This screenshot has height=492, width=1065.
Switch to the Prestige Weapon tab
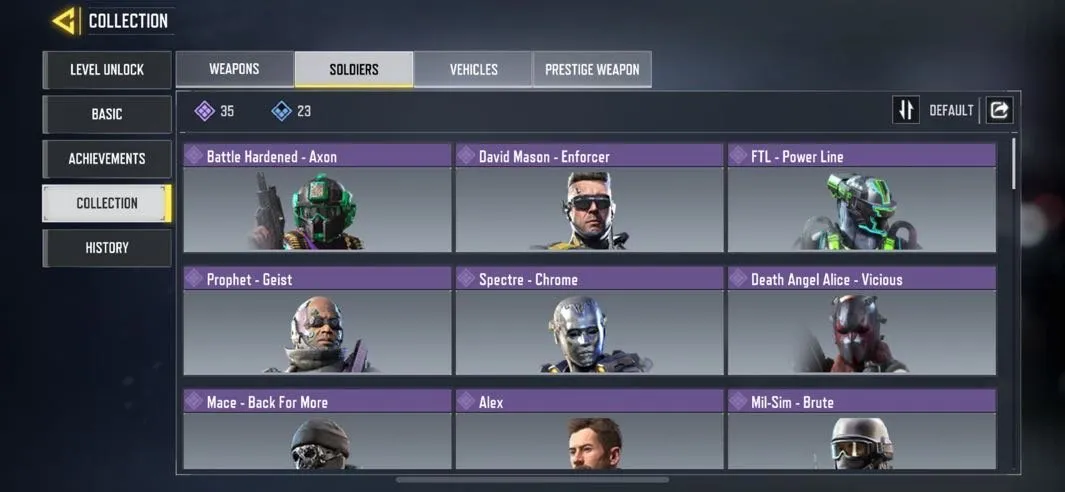[x=592, y=69]
